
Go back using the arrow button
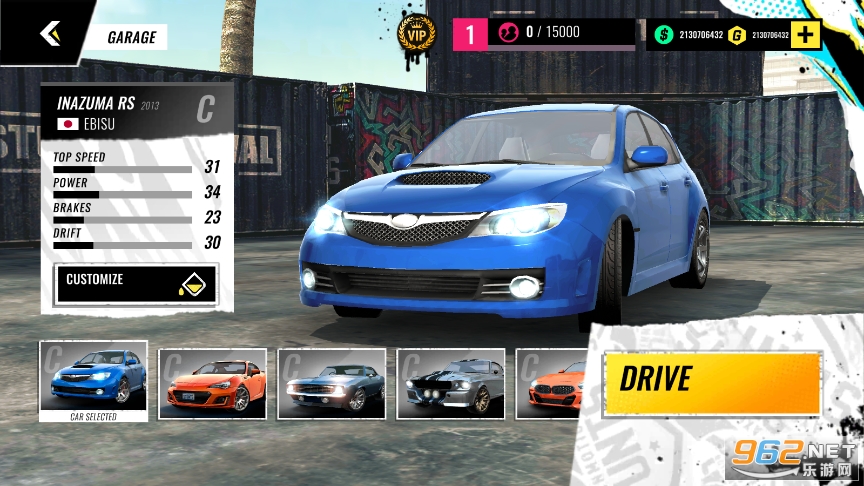coord(49,33)
